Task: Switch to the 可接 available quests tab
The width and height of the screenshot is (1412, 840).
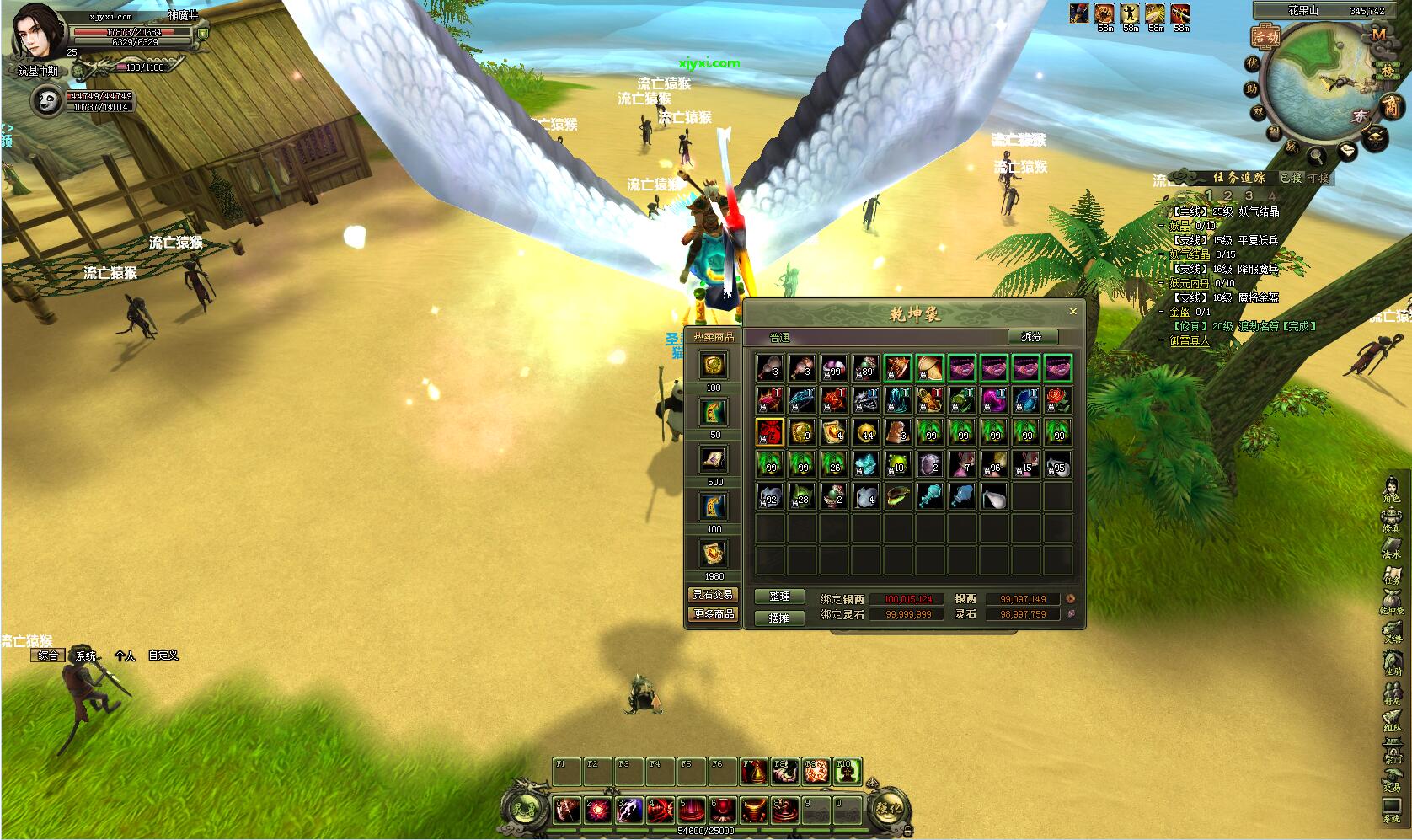Action: coord(1317,178)
